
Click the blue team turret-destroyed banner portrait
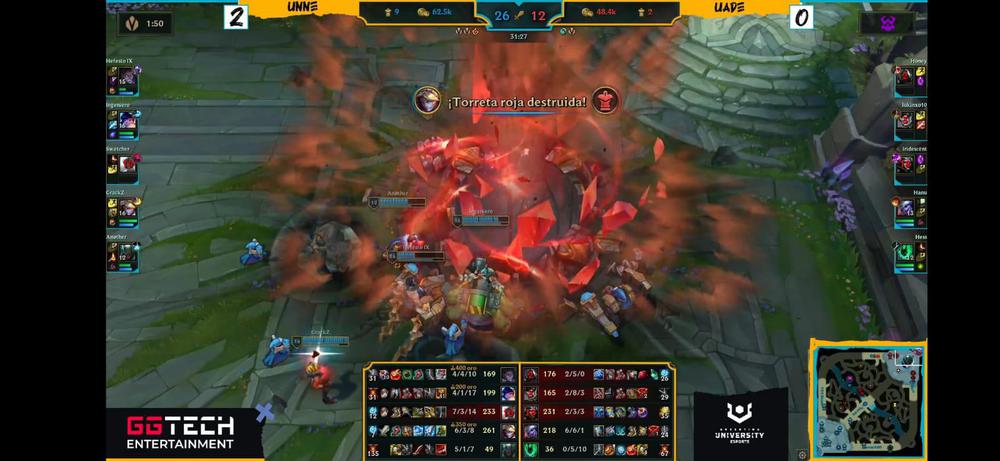pyautogui.click(x=428, y=100)
